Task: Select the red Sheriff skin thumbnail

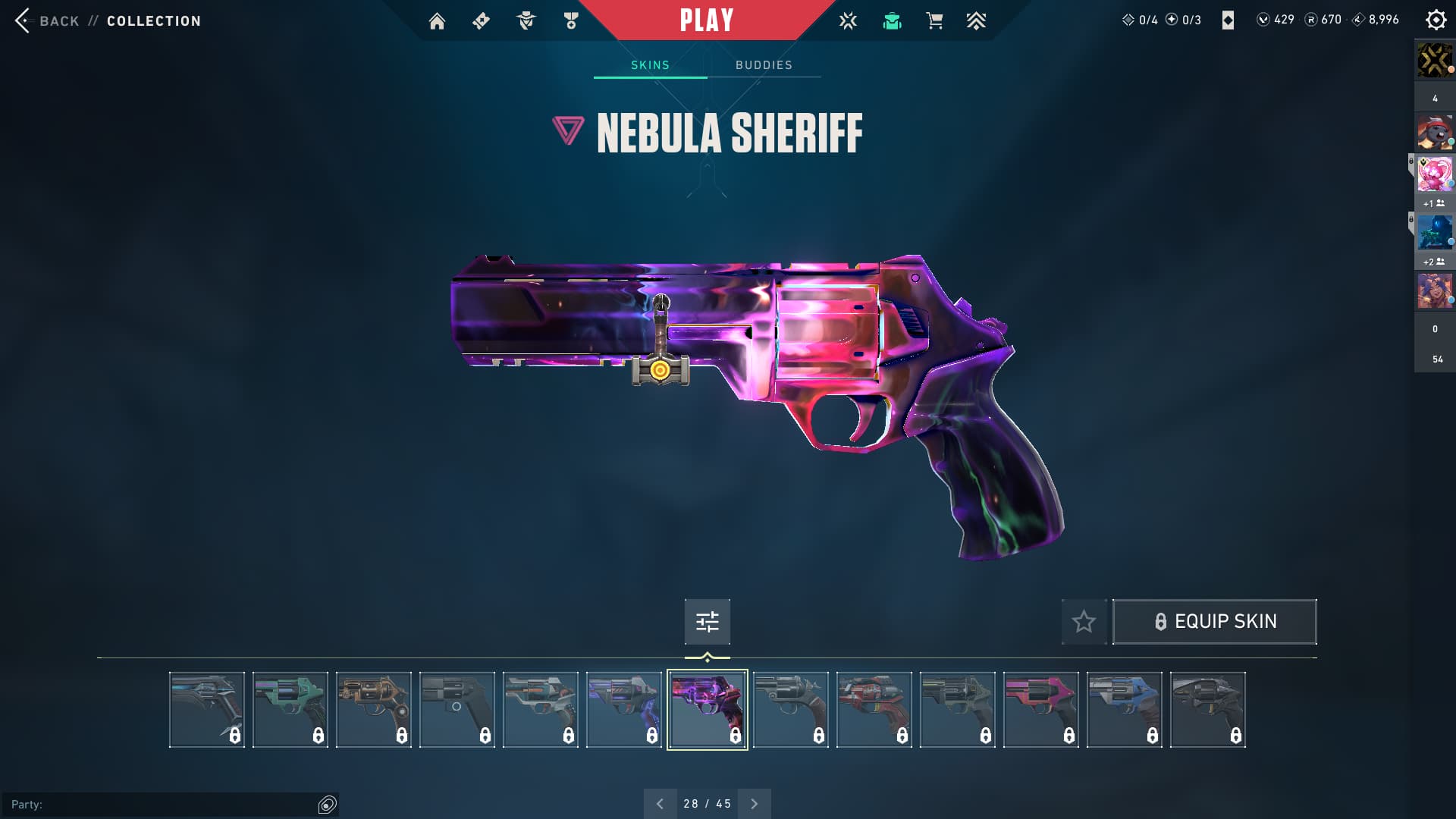Action: point(874,710)
